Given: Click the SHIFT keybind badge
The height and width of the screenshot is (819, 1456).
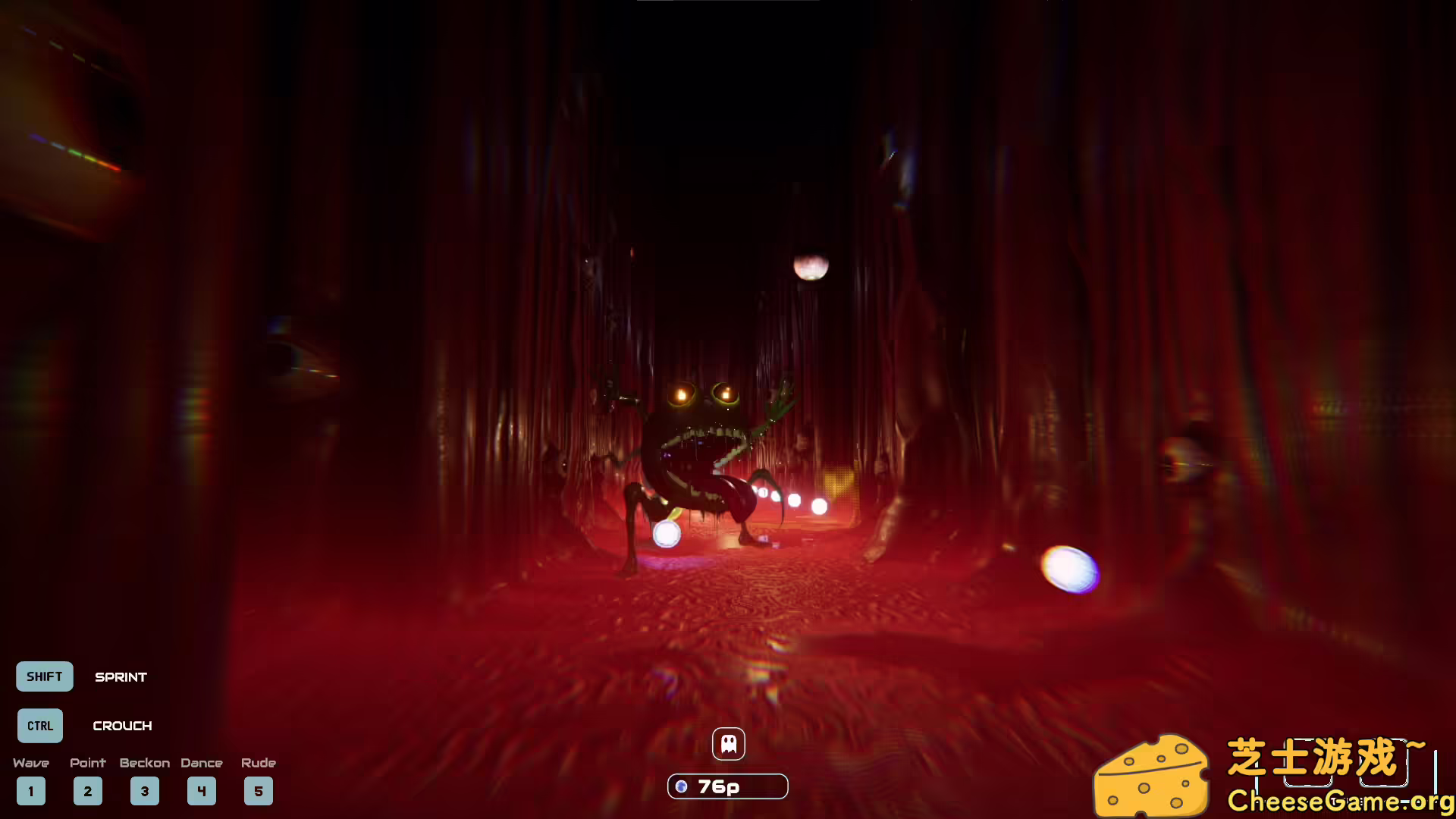Looking at the screenshot, I should 44,676.
